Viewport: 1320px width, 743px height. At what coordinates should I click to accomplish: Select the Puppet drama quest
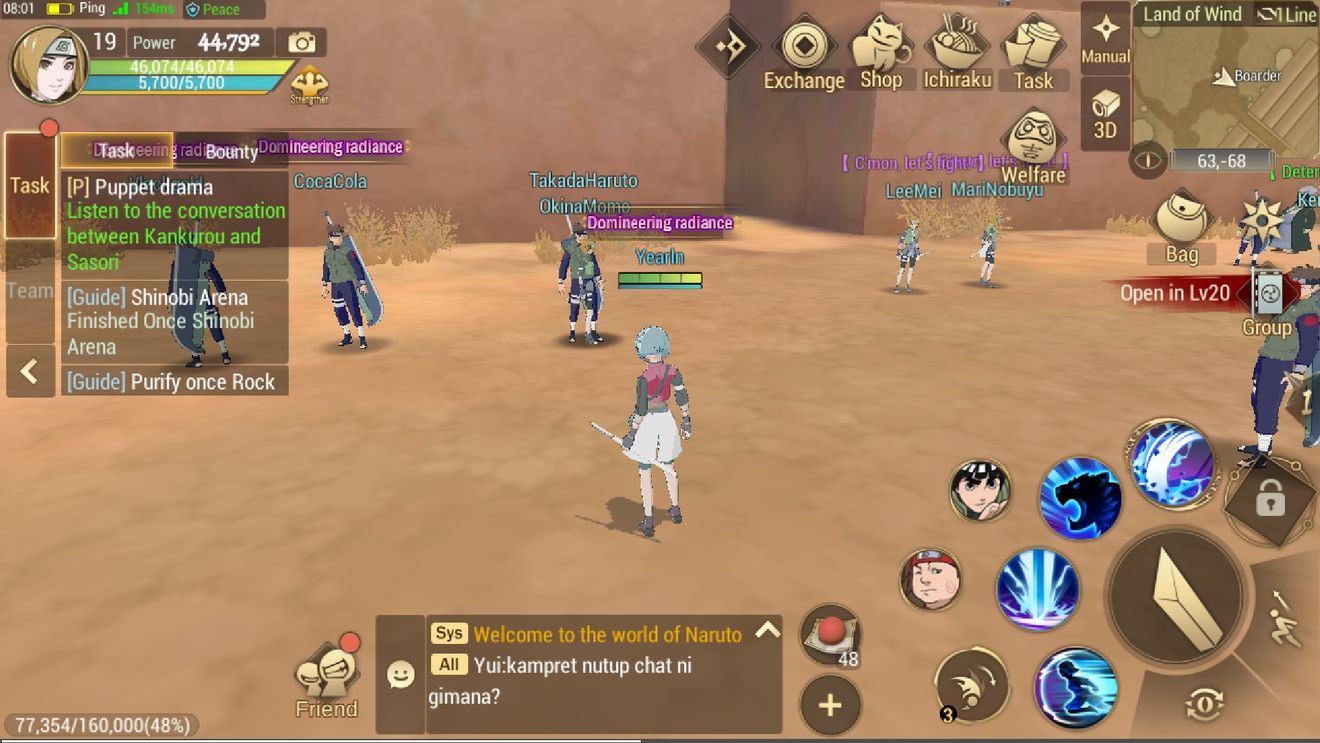pyautogui.click(x=175, y=224)
